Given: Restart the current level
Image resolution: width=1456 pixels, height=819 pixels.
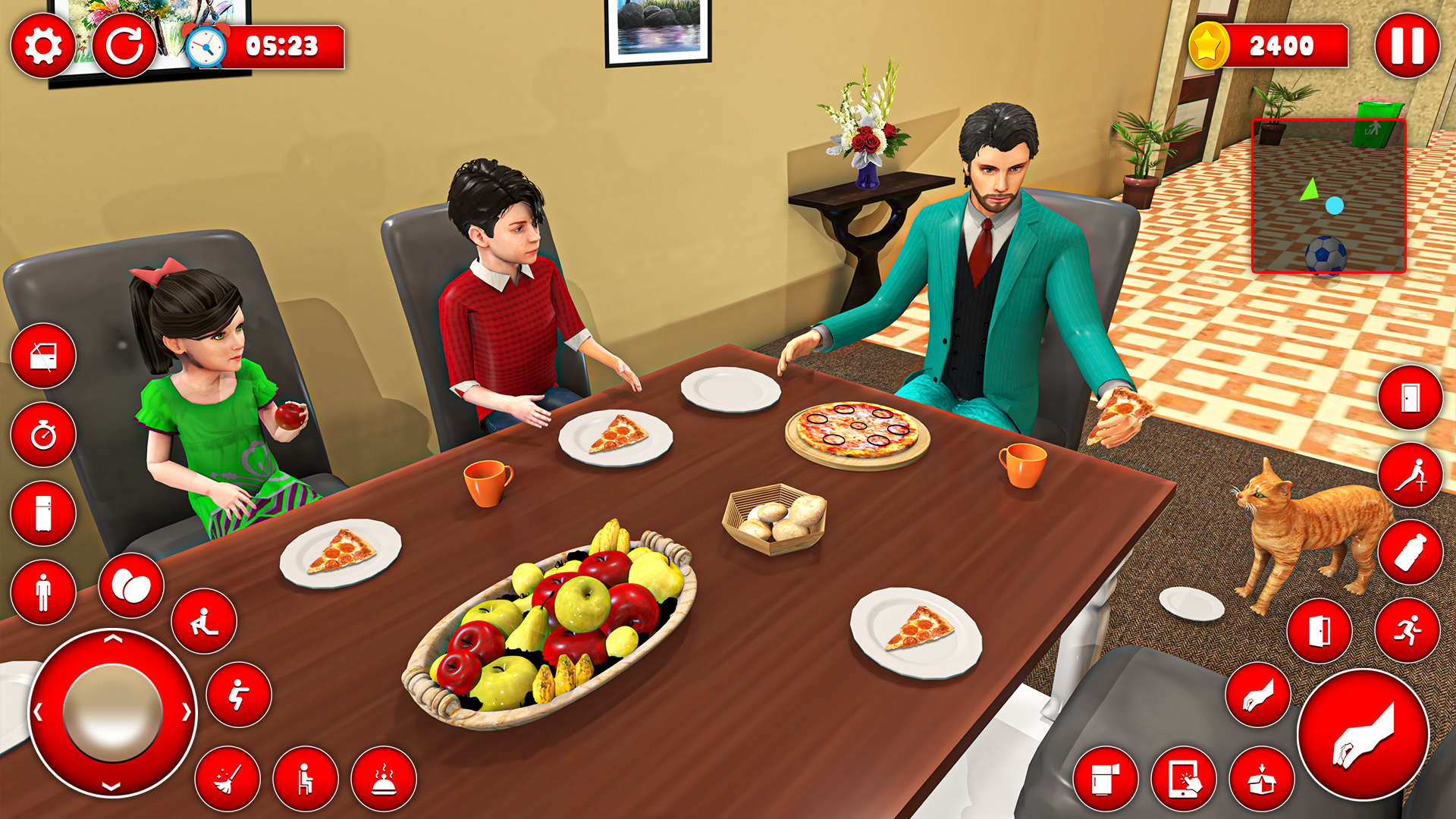Looking at the screenshot, I should click(125, 45).
